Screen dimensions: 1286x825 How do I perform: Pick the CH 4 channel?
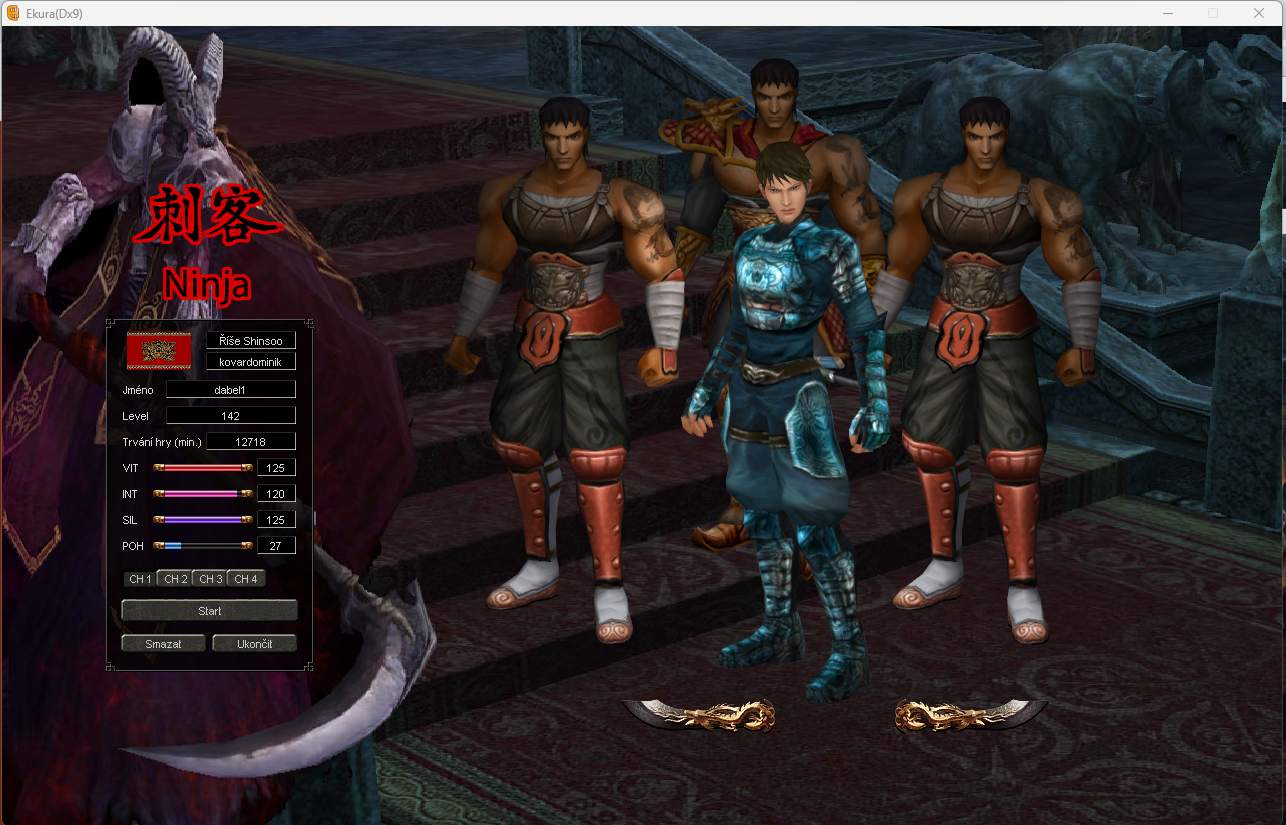246,579
